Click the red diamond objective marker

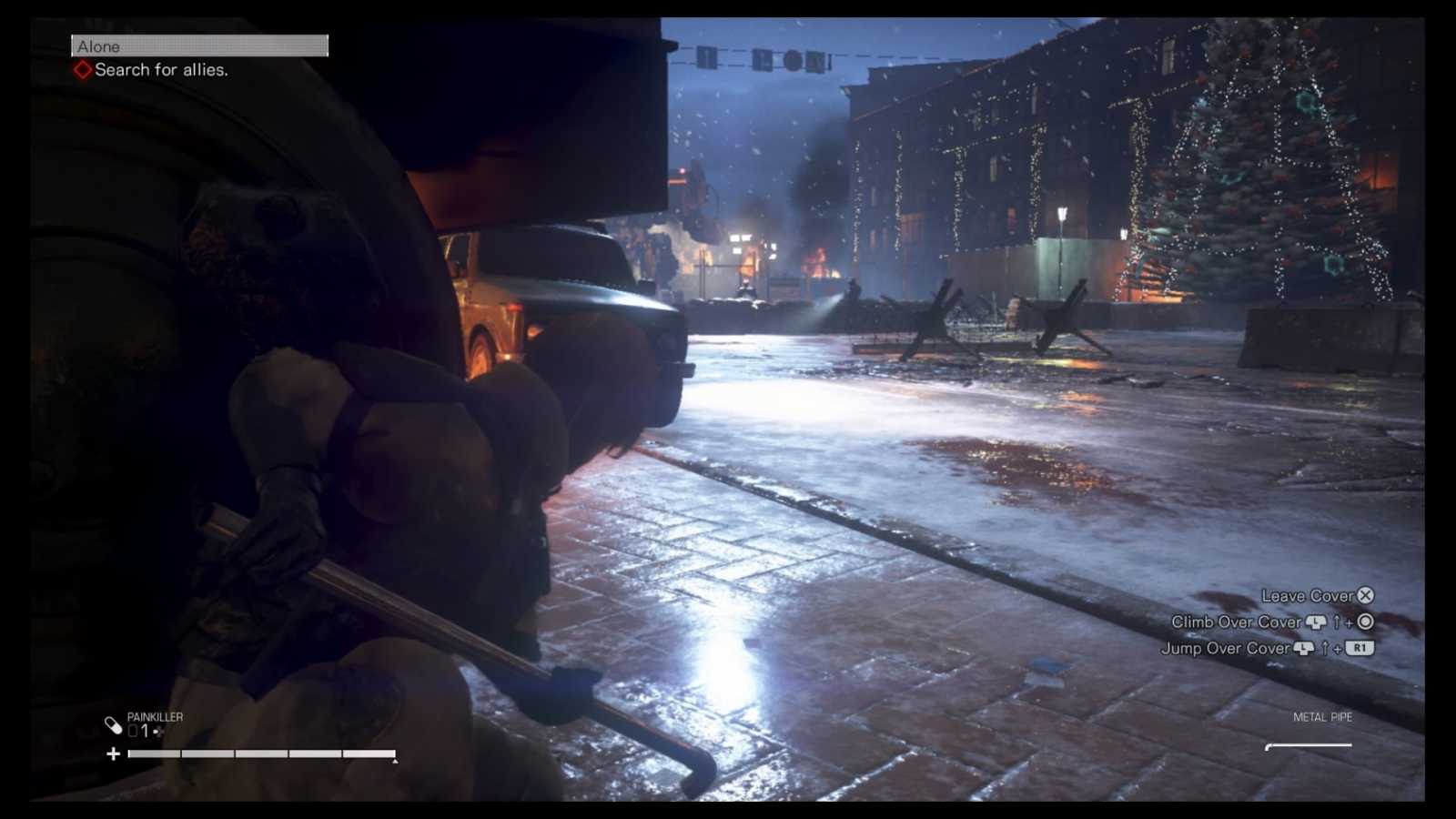(x=83, y=69)
